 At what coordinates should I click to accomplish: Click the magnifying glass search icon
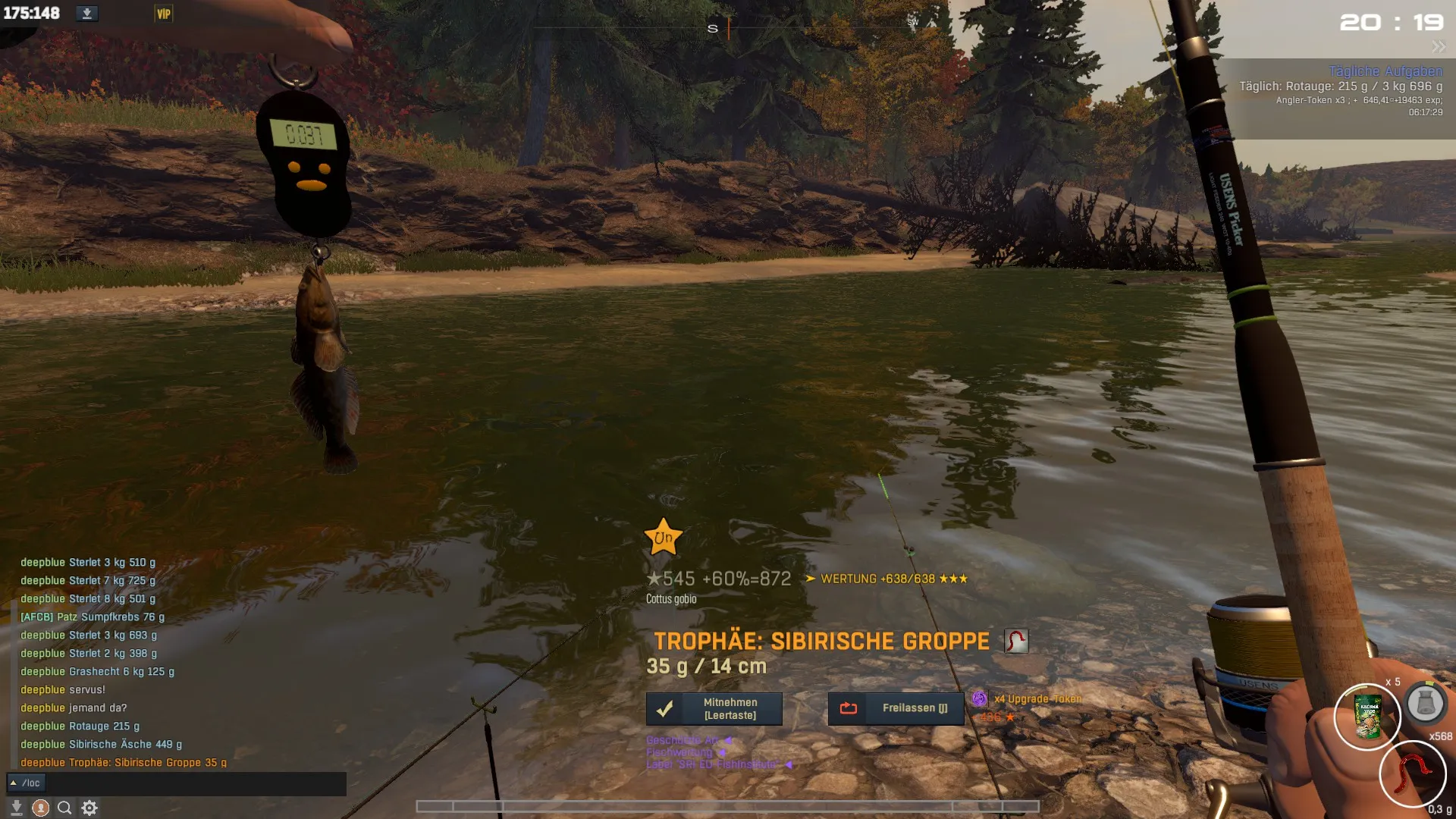pos(65,808)
